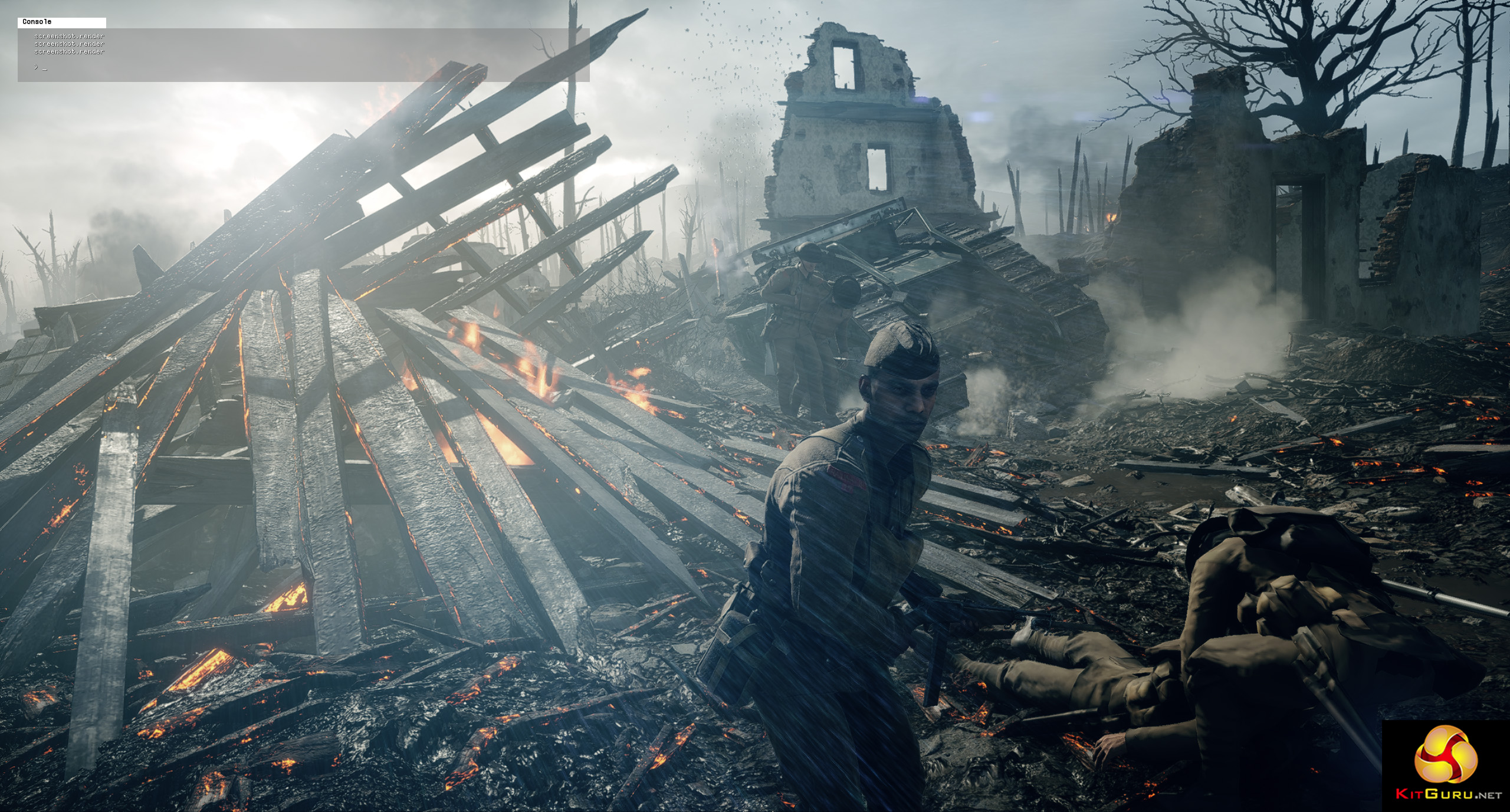Click the console command input line
Screen dimensions: 1510x812
295,68
